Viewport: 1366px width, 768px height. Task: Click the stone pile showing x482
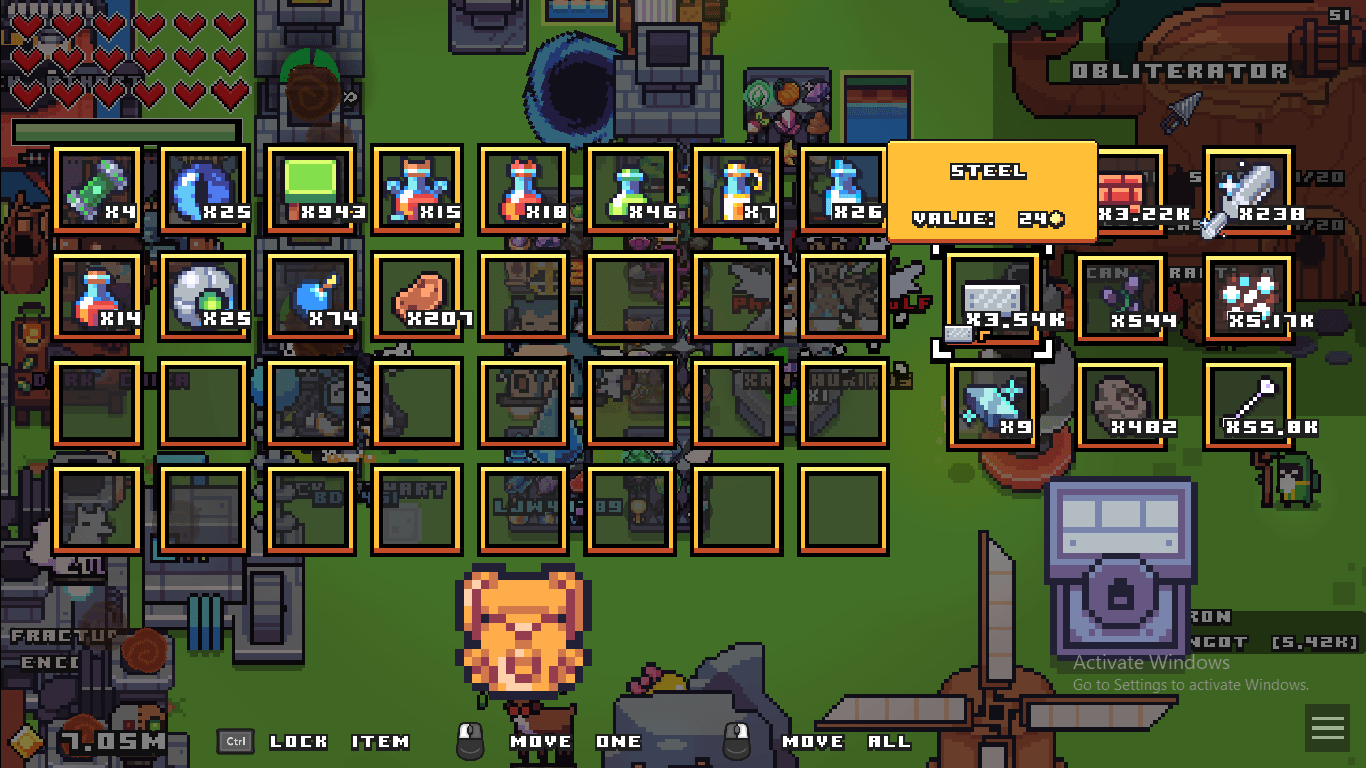tap(1120, 403)
